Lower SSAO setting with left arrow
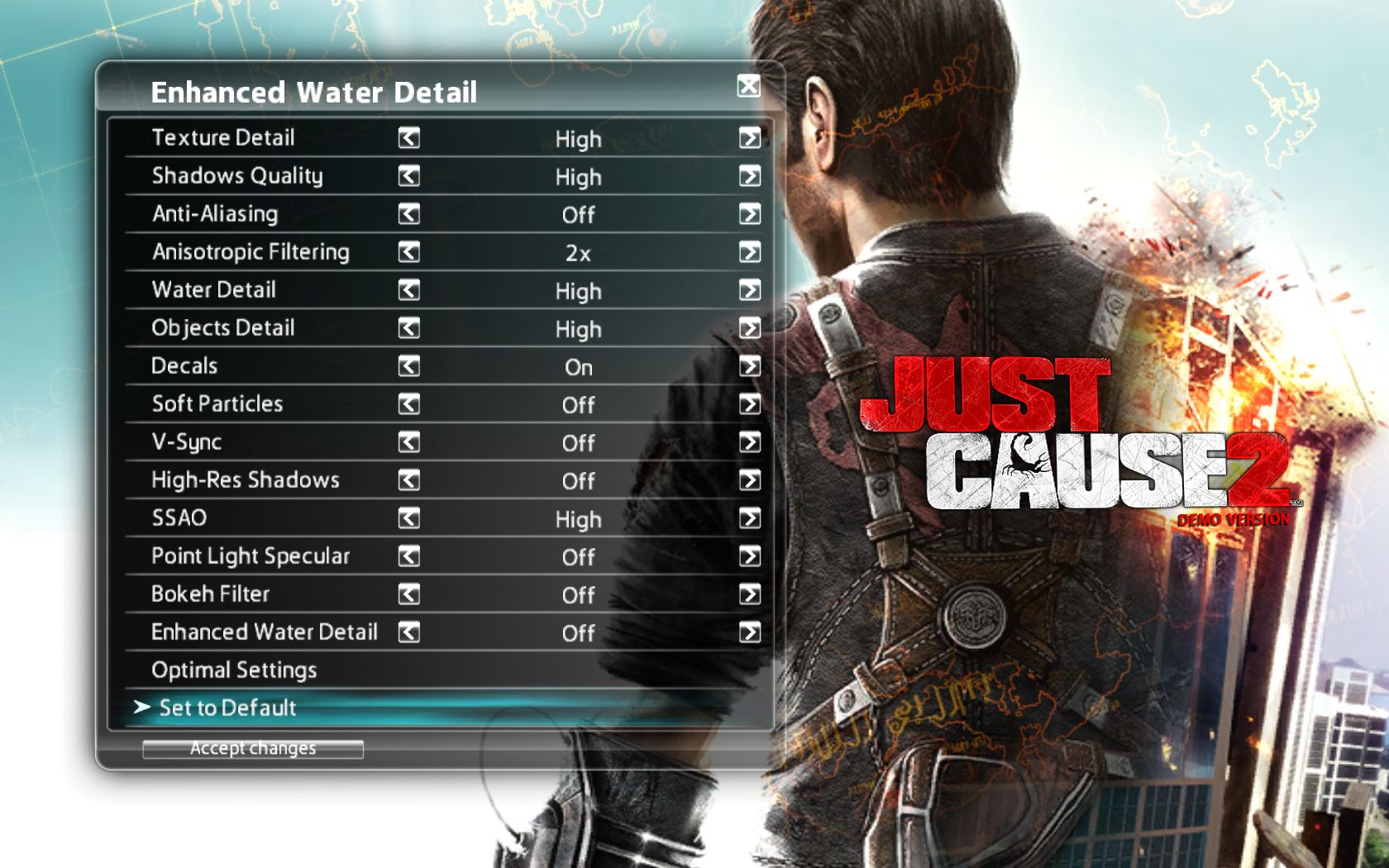The height and width of the screenshot is (868, 1389). [x=409, y=518]
